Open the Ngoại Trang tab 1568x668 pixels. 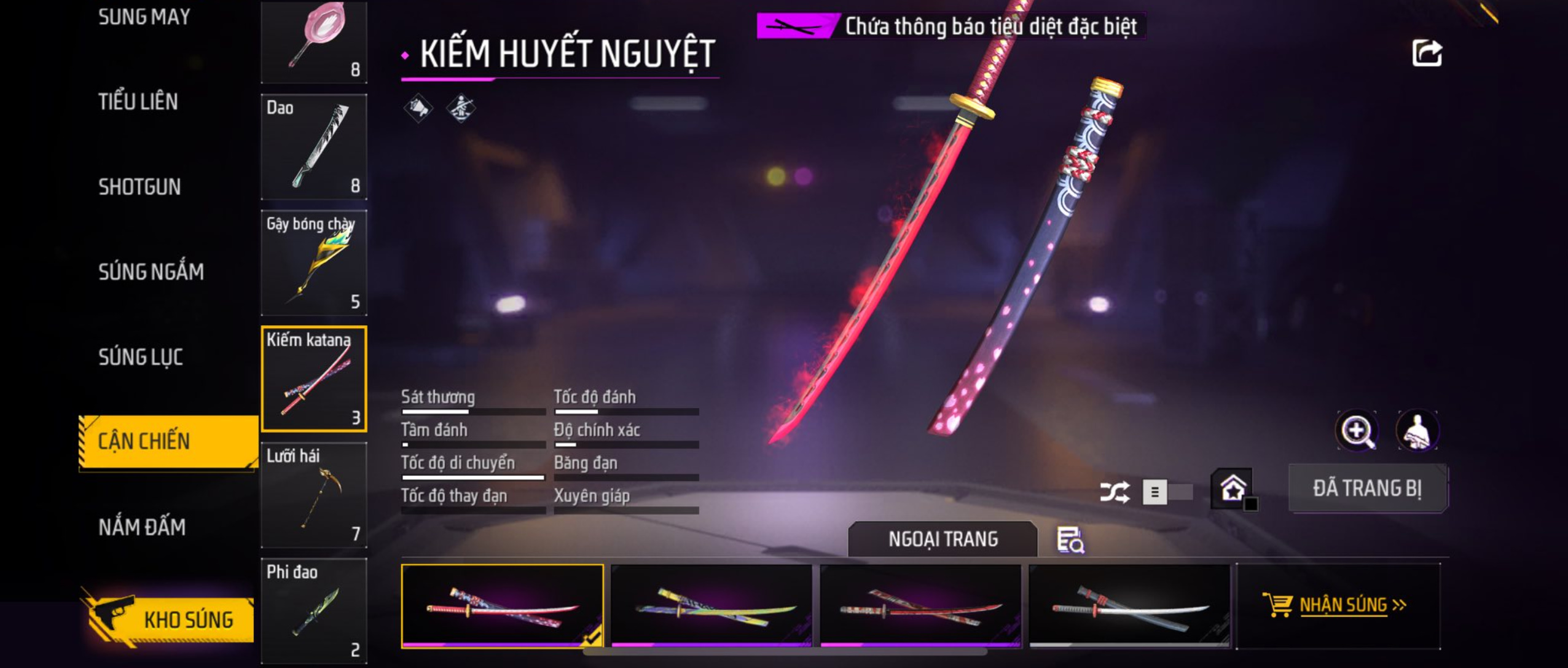pos(943,539)
